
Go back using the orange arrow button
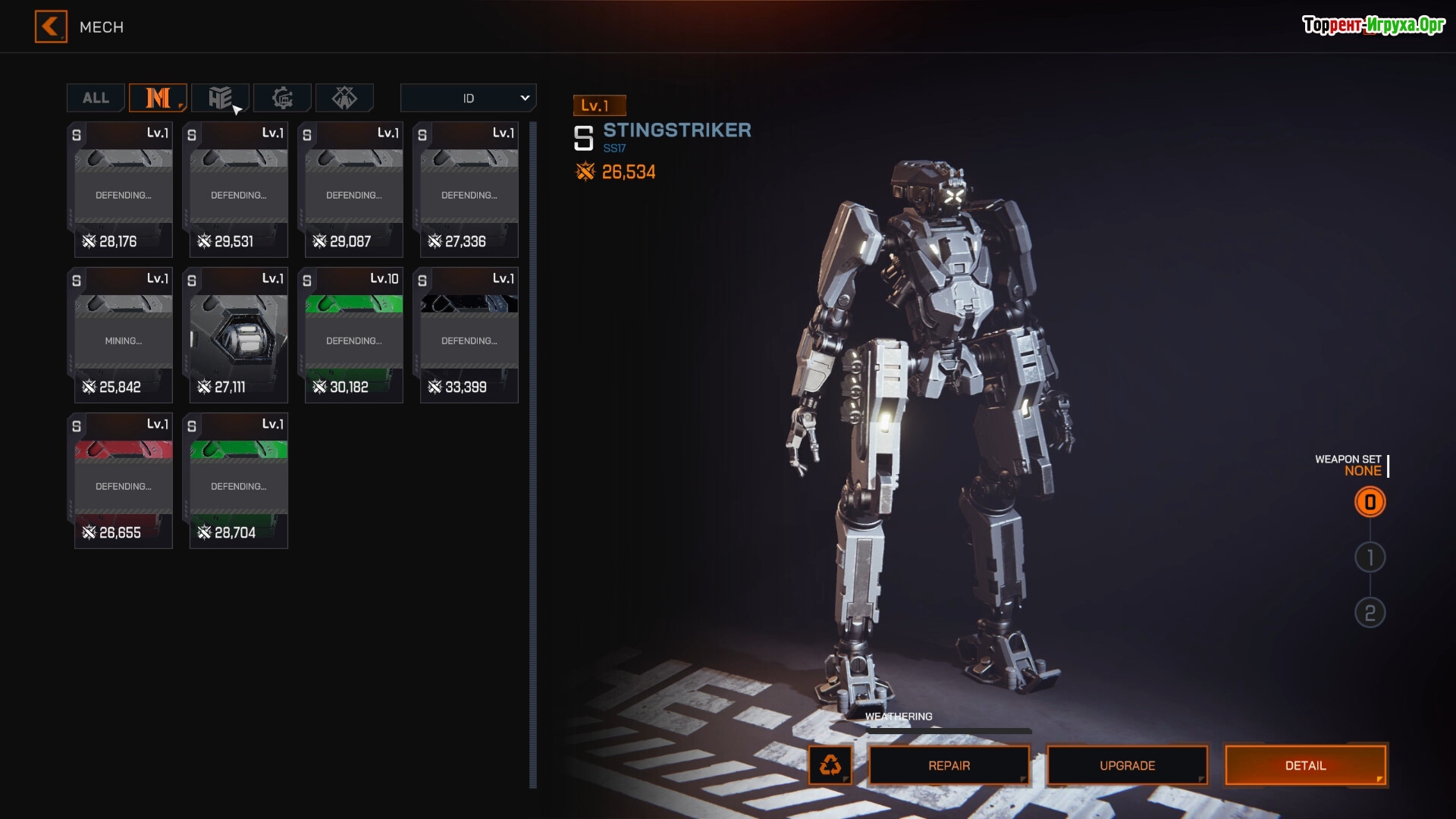[51, 27]
